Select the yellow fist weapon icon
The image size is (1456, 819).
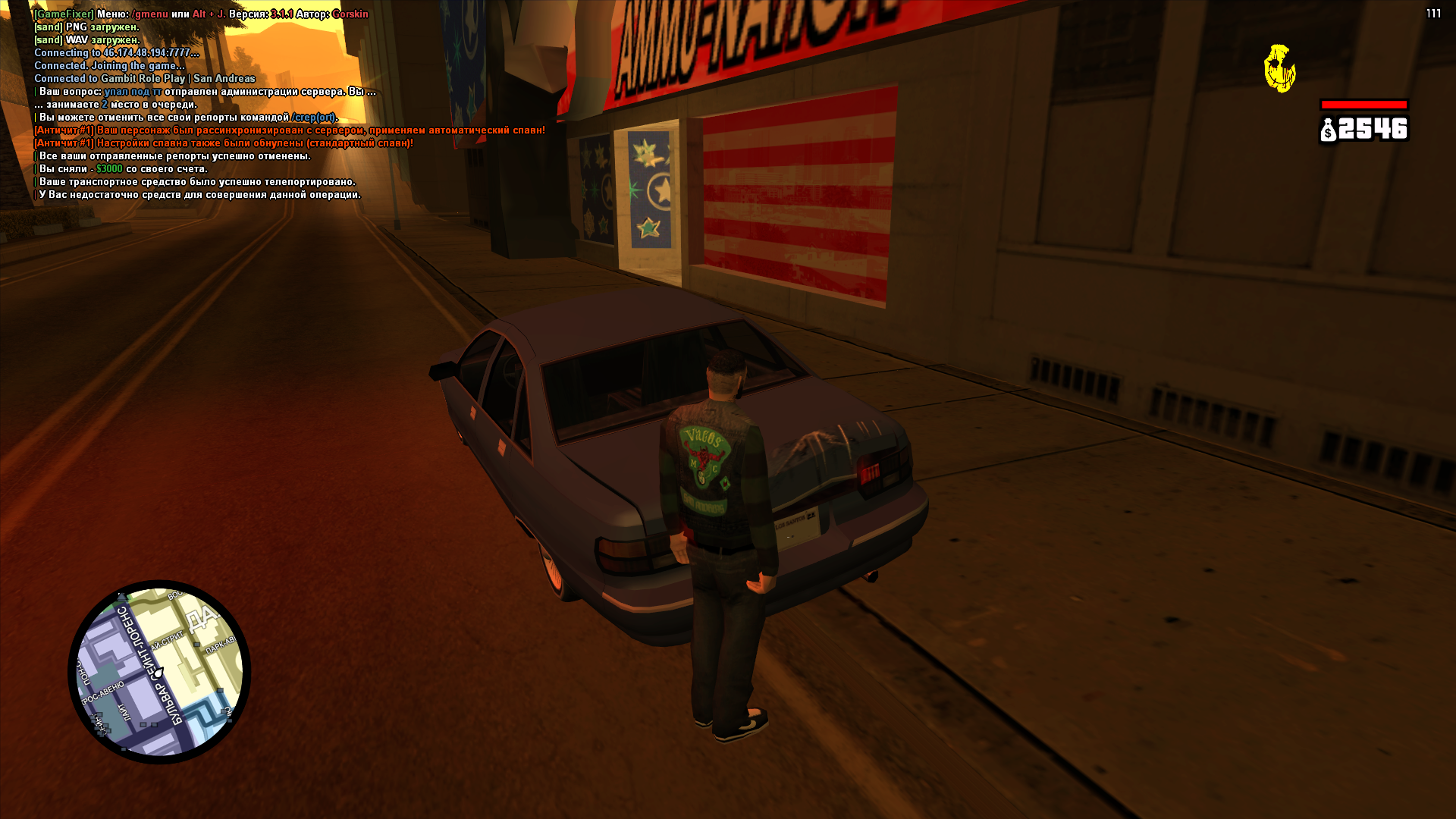click(x=1279, y=68)
